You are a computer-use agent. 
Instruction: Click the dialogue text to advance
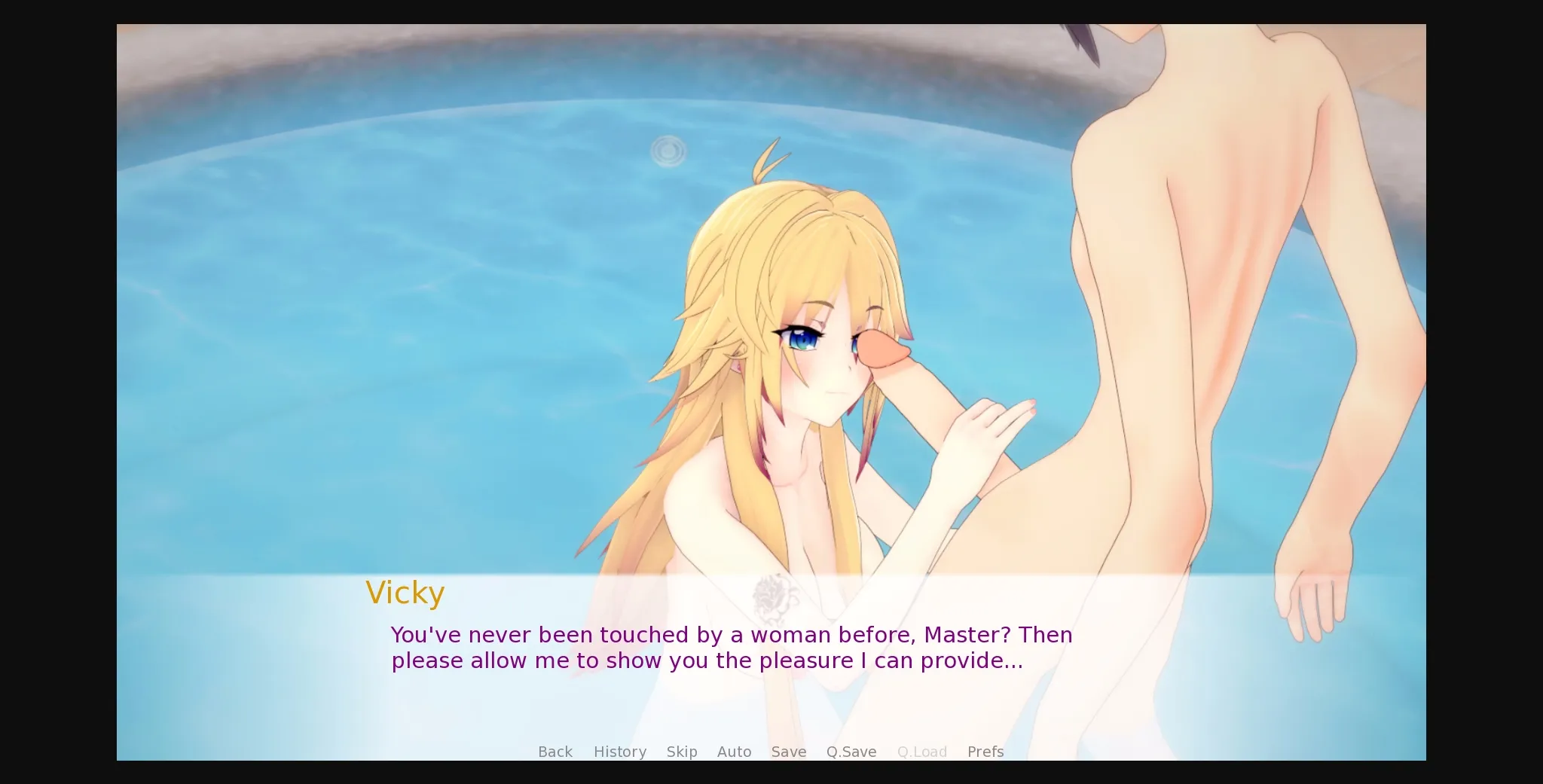731,648
